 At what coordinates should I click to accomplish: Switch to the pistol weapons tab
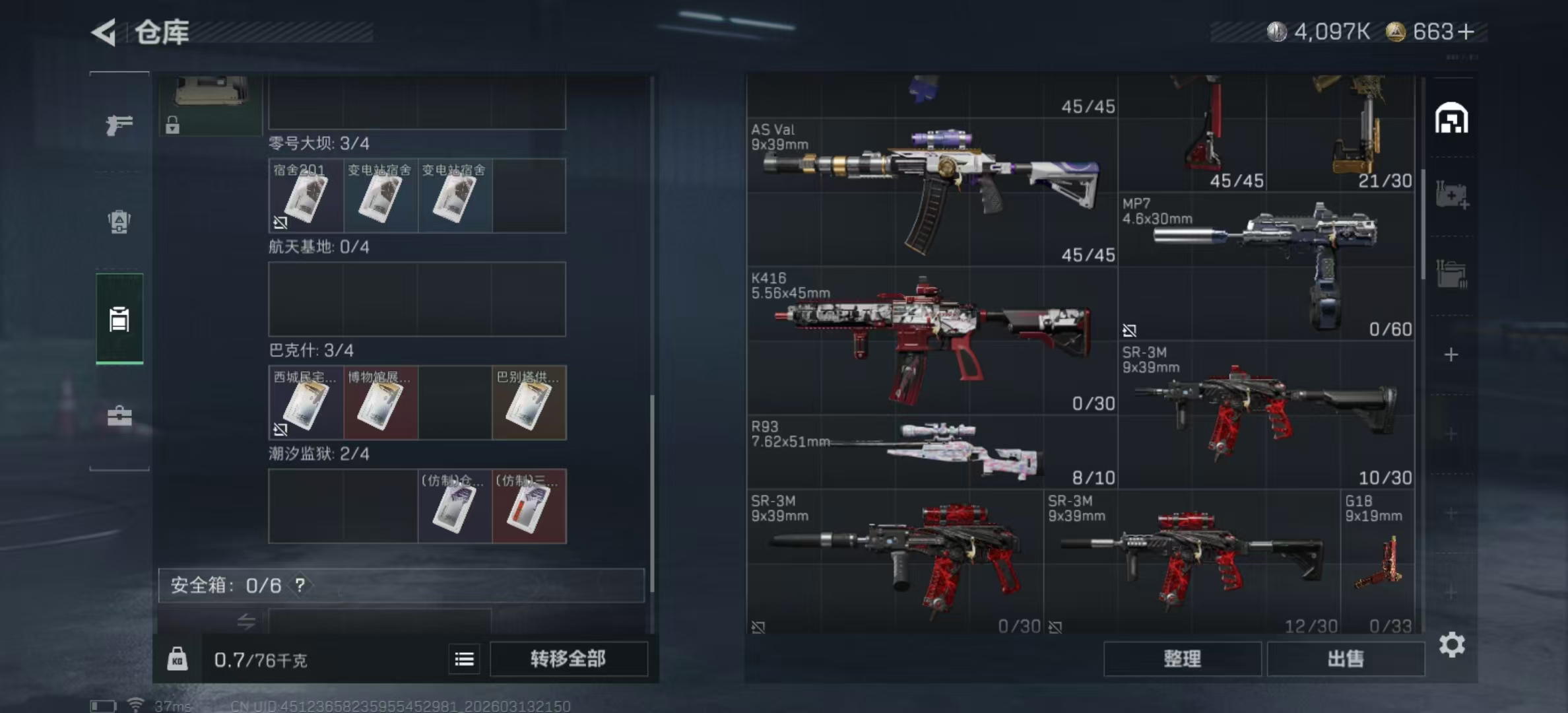coord(119,124)
